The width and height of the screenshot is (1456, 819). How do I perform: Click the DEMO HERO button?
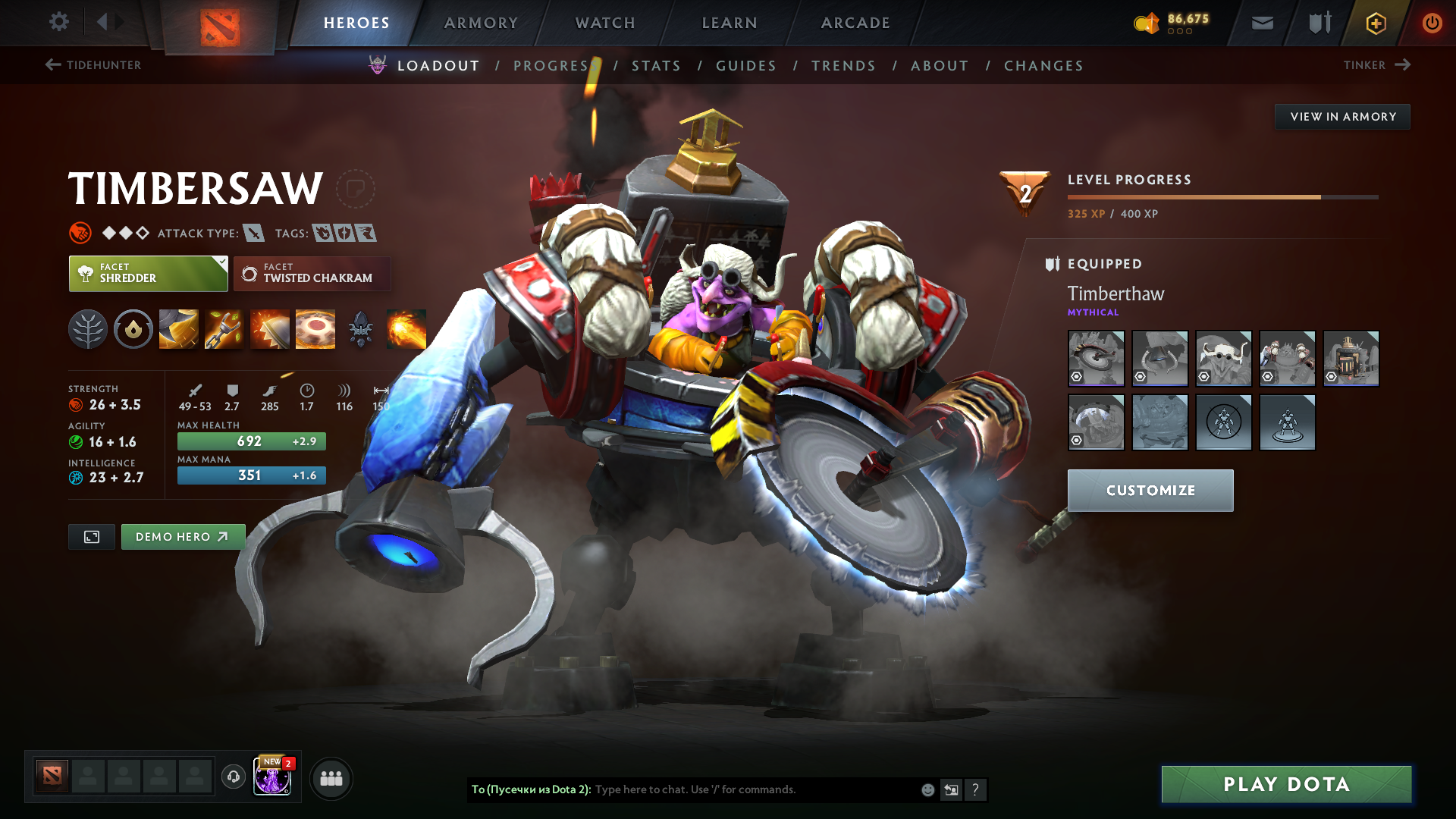(x=182, y=536)
